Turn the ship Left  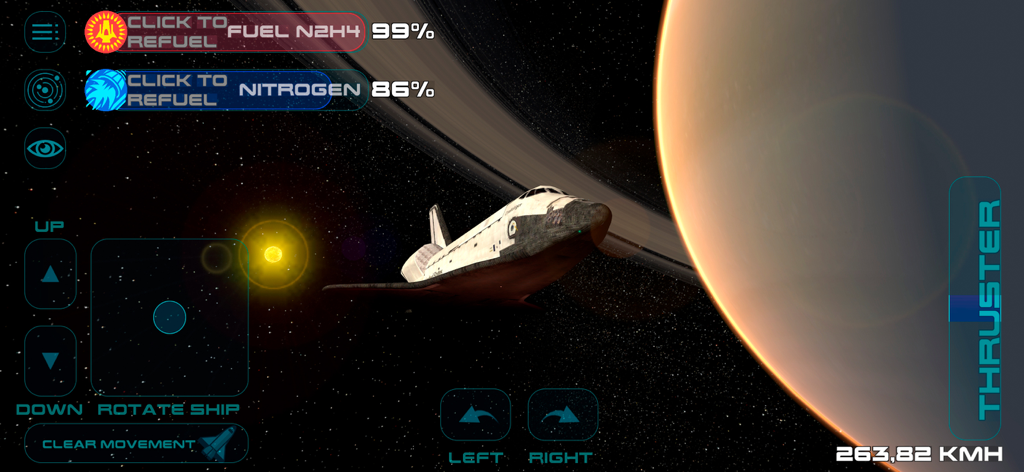click(x=475, y=415)
